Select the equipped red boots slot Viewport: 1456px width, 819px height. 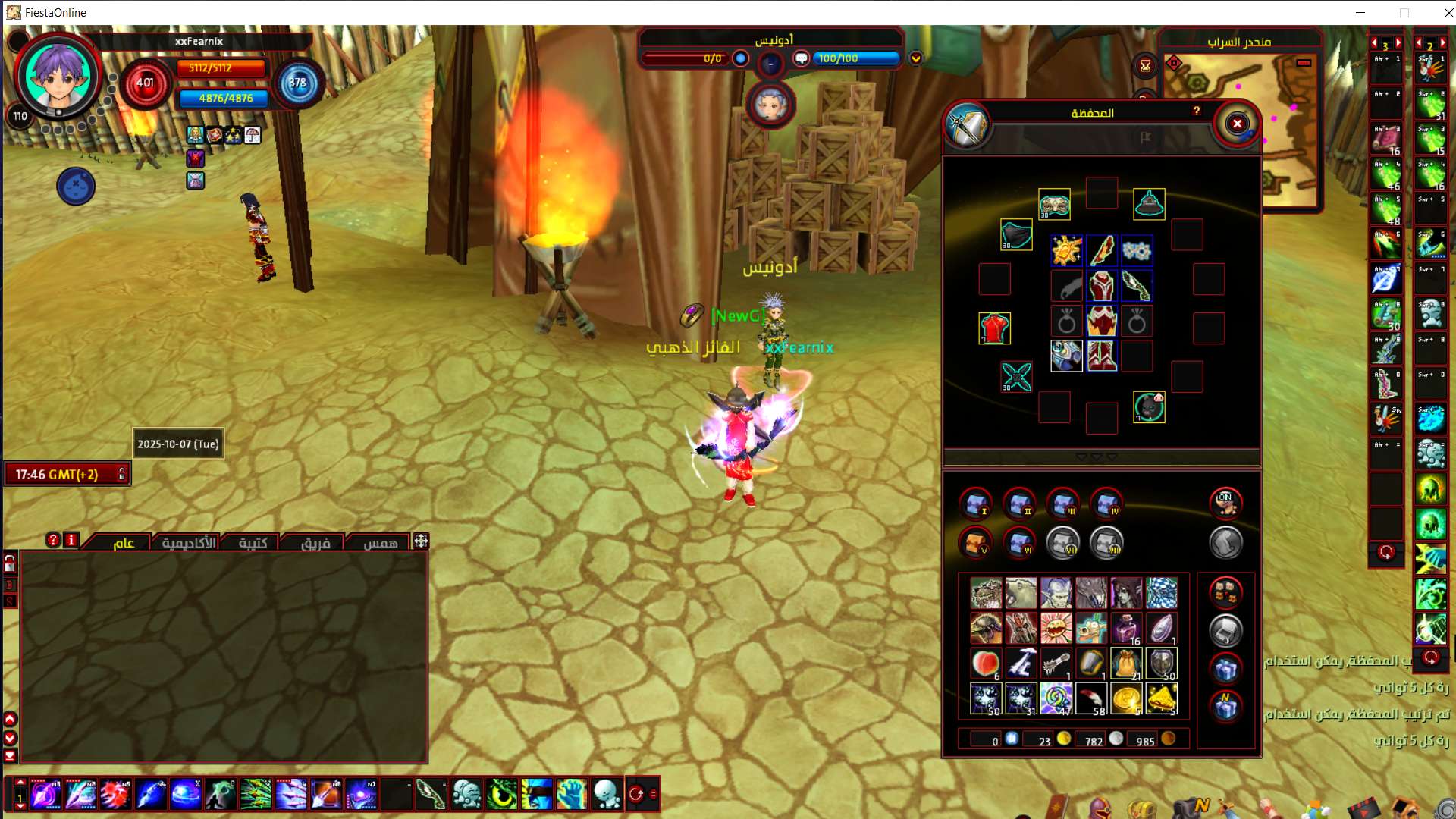[1101, 356]
